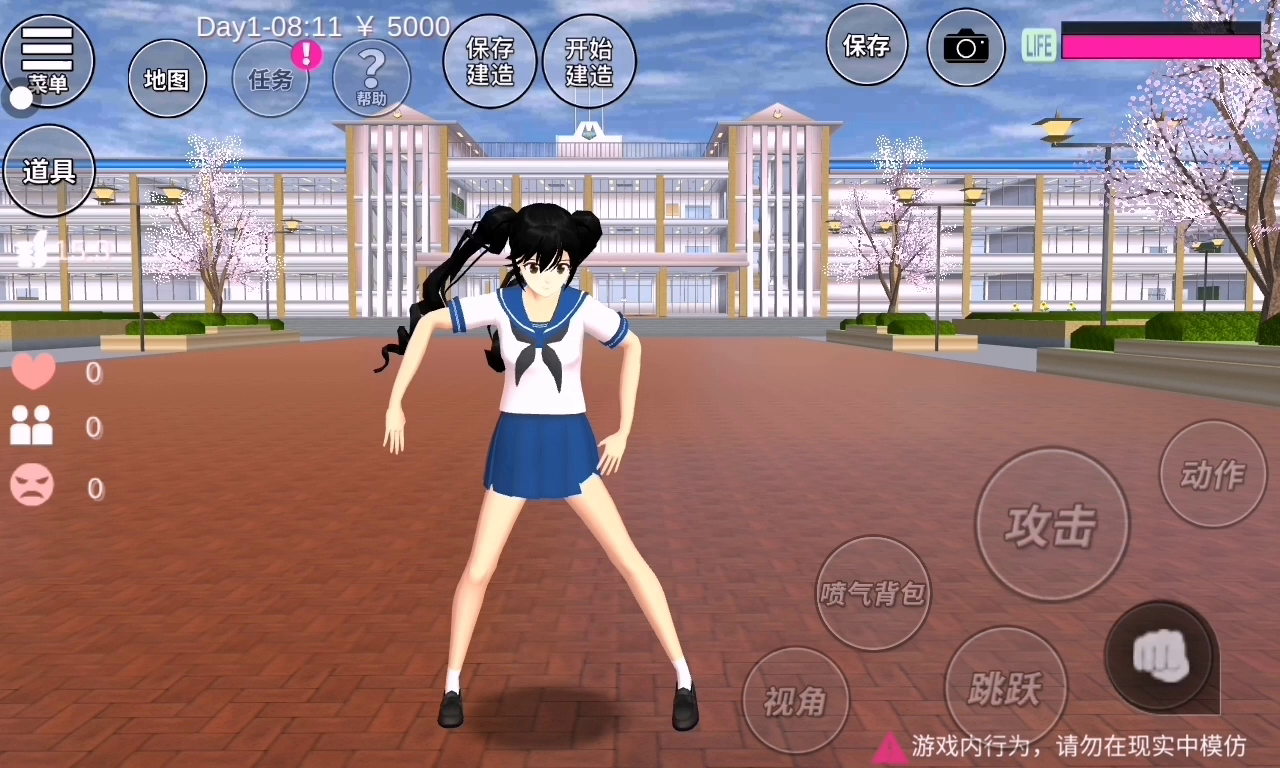Use the 攻击 attack button
The width and height of the screenshot is (1280, 768).
(x=1052, y=524)
